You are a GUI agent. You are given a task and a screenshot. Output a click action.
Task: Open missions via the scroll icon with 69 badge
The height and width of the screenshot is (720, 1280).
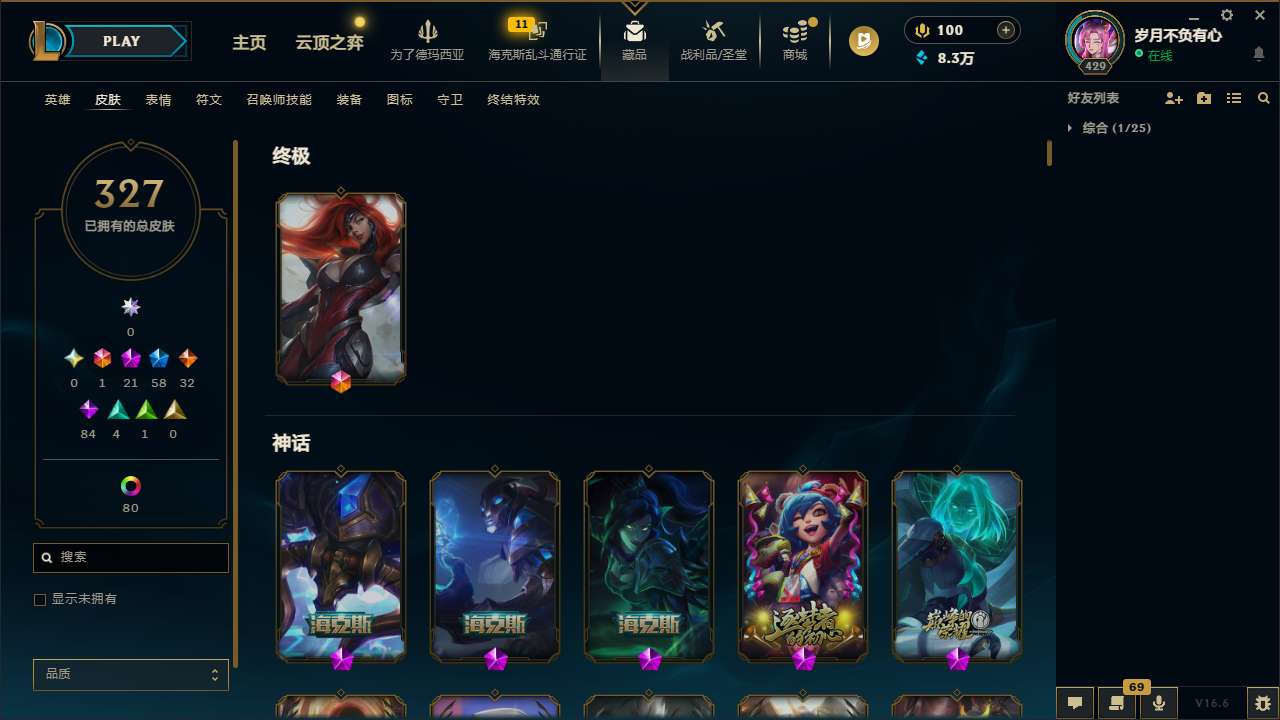[x=1117, y=703]
